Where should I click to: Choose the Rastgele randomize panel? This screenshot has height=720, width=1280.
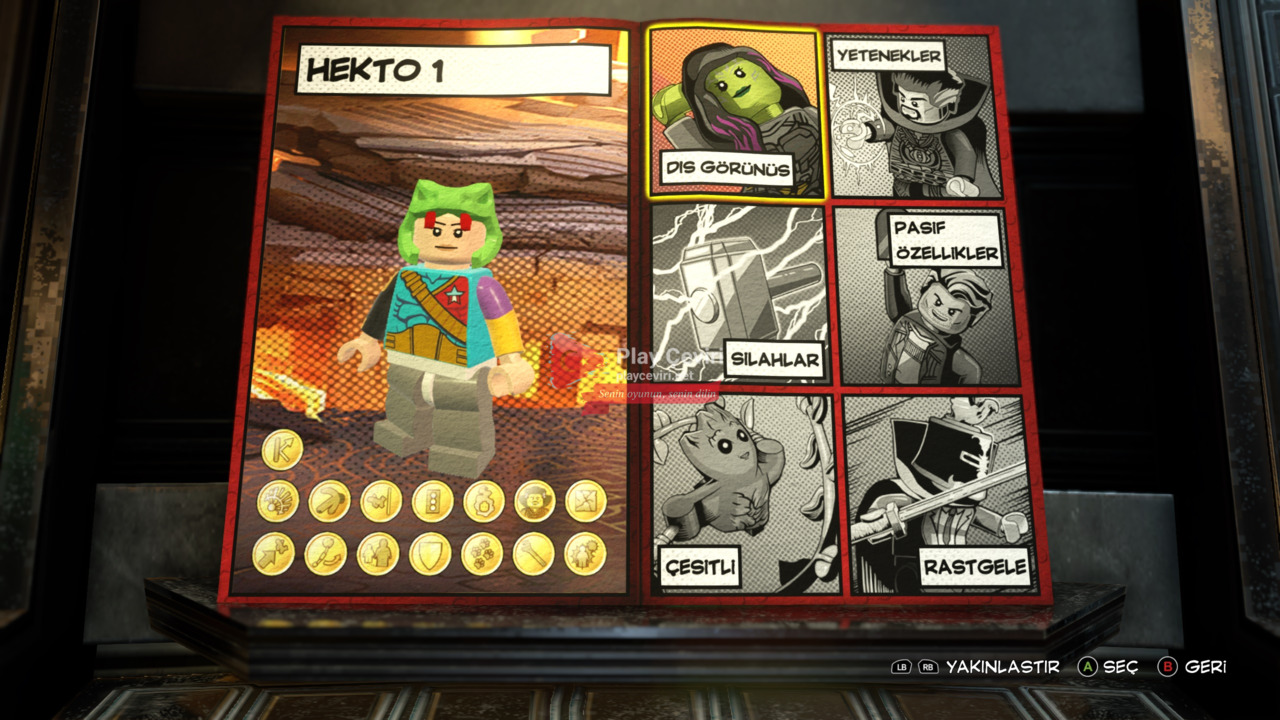click(934, 493)
